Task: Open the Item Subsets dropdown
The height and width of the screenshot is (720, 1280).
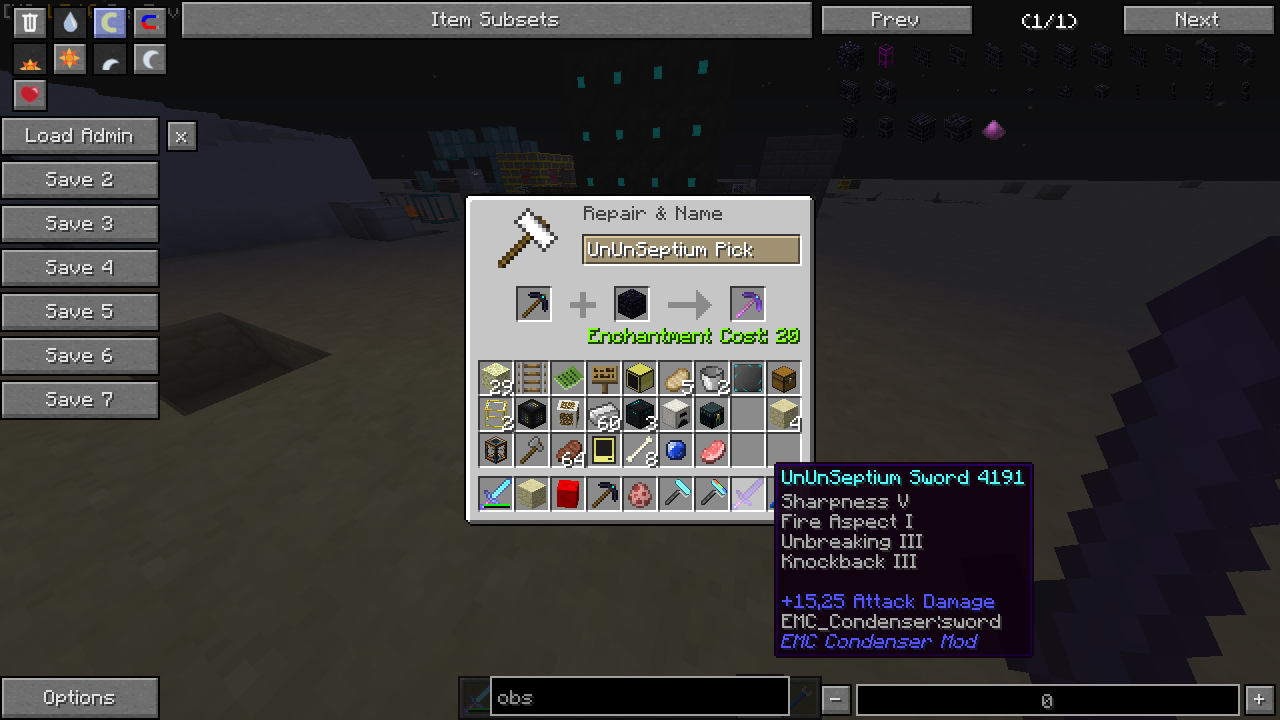Action: [496, 20]
